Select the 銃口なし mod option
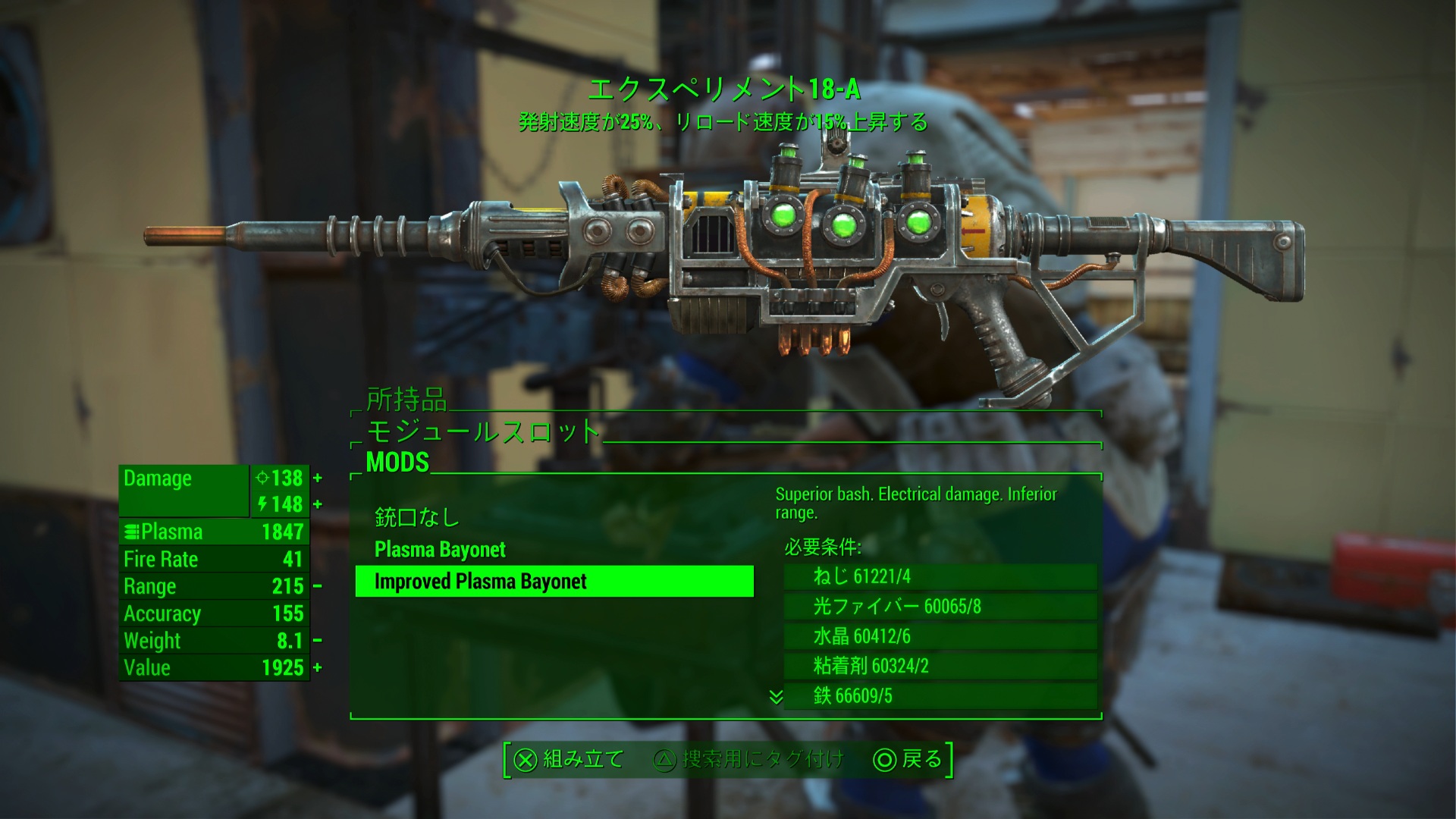The height and width of the screenshot is (819, 1456). pos(417,518)
